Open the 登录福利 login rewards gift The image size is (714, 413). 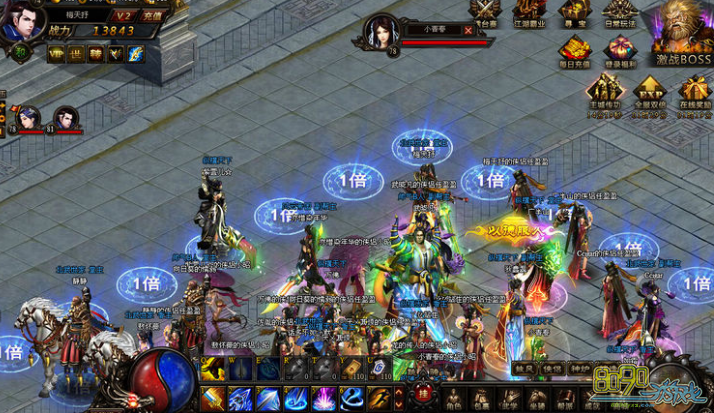620,50
